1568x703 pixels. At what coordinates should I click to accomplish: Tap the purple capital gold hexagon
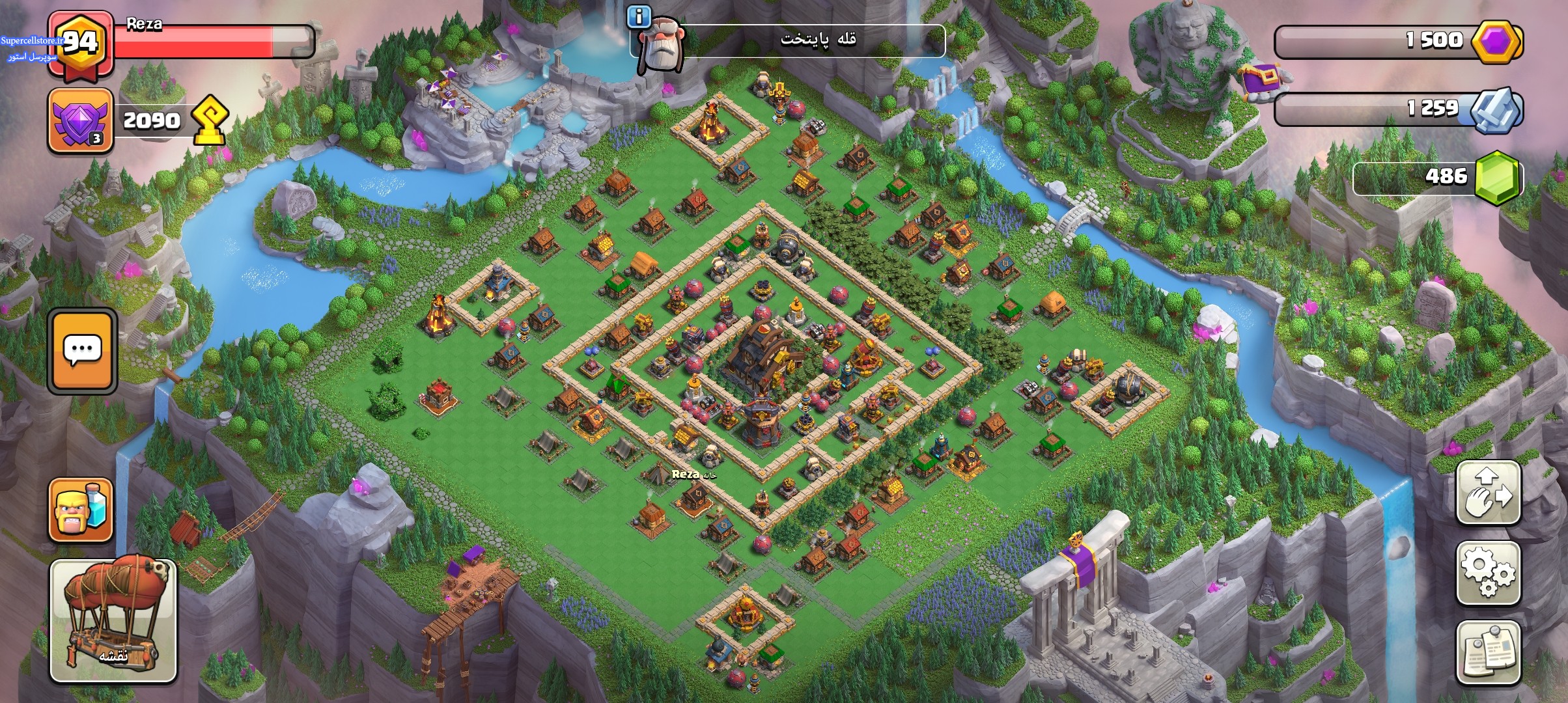(x=1497, y=42)
